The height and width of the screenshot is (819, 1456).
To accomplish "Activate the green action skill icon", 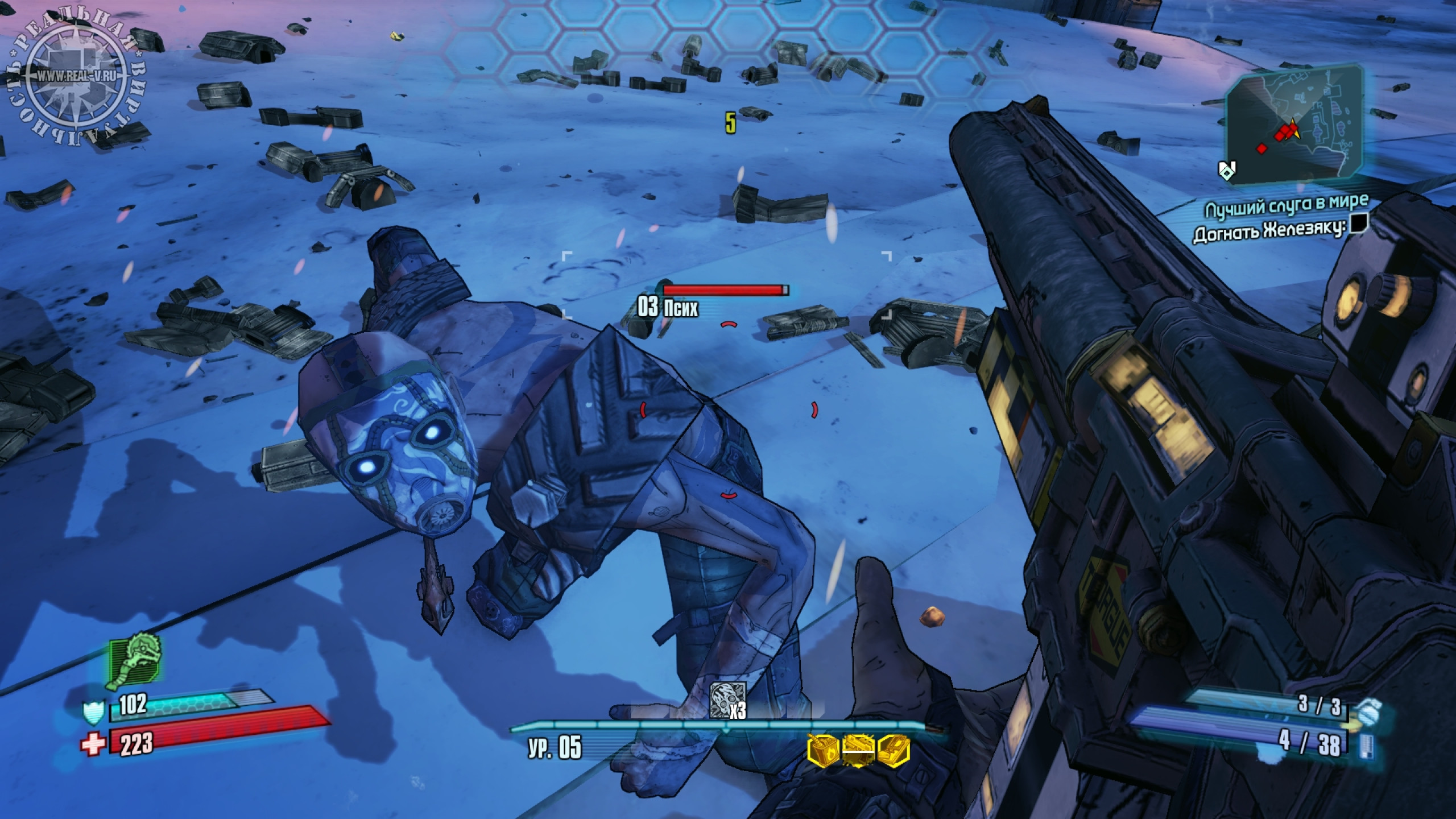I will click(x=136, y=663).
